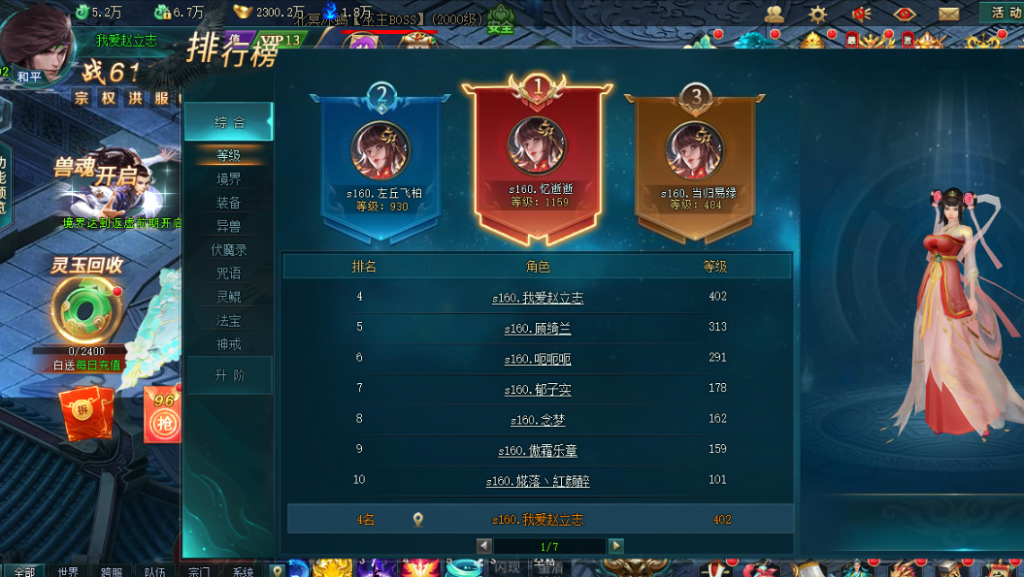Choose the 法宝 ranking category

(229, 321)
